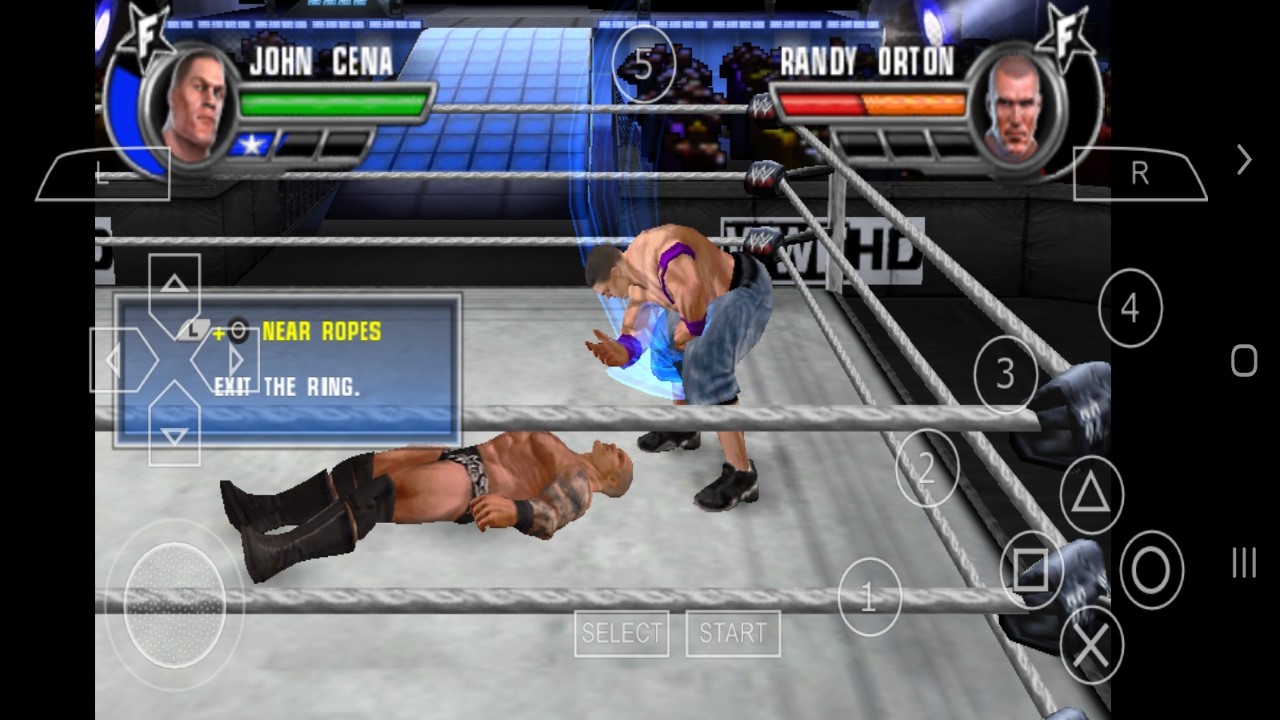Hit the on-screen triangle button
This screenshot has height=720, width=1280.
tap(1091, 493)
